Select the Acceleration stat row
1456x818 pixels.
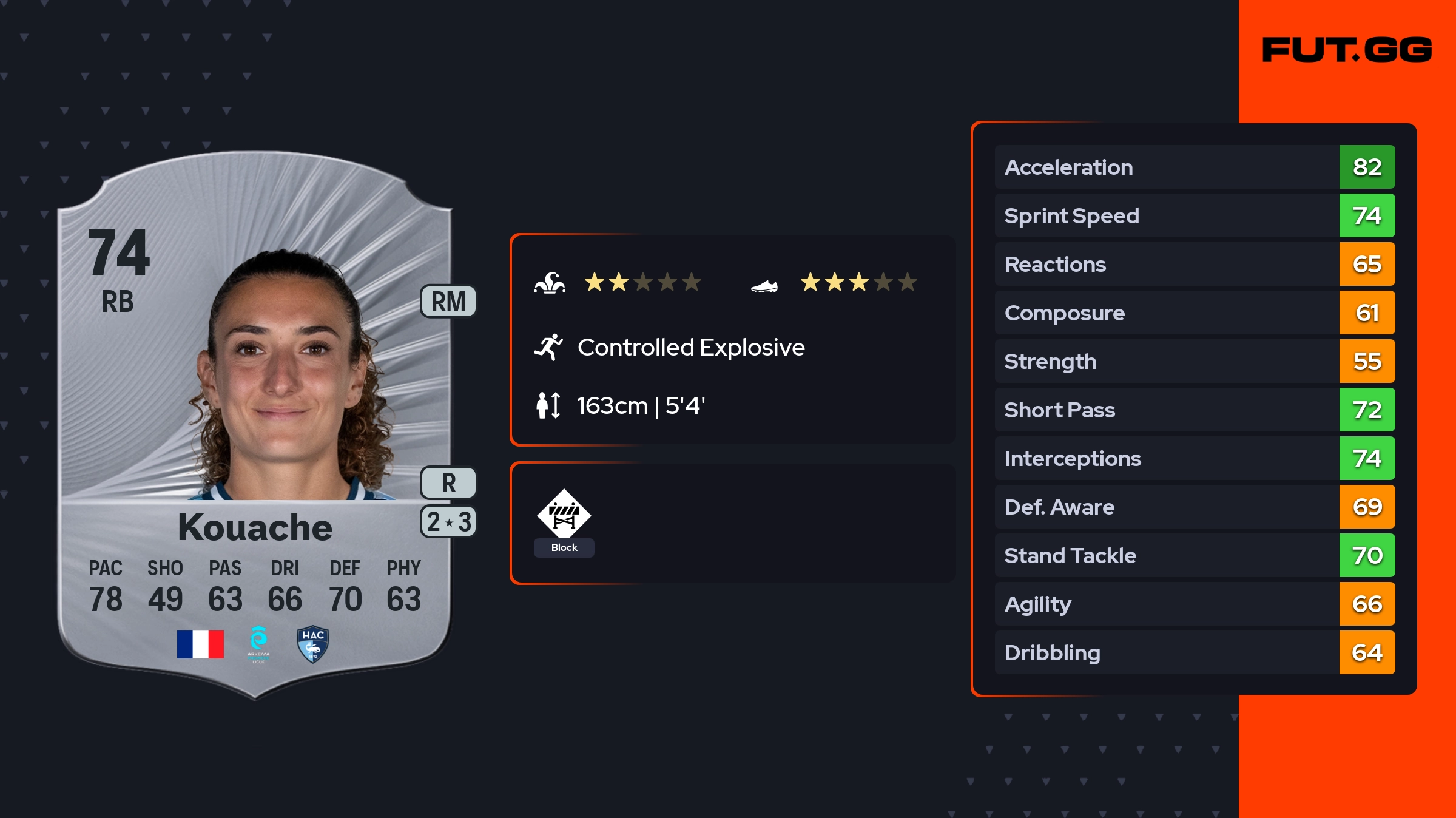tap(1194, 167)
